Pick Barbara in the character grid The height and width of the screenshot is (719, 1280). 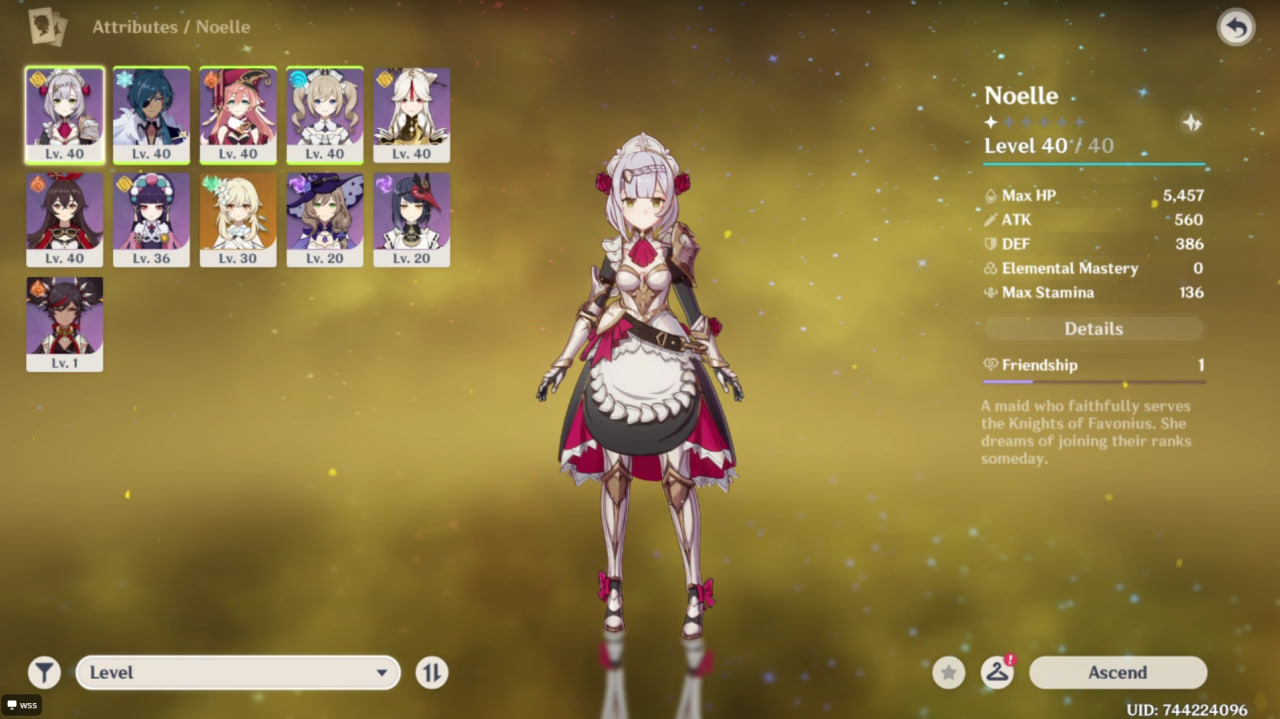point(325,115)
